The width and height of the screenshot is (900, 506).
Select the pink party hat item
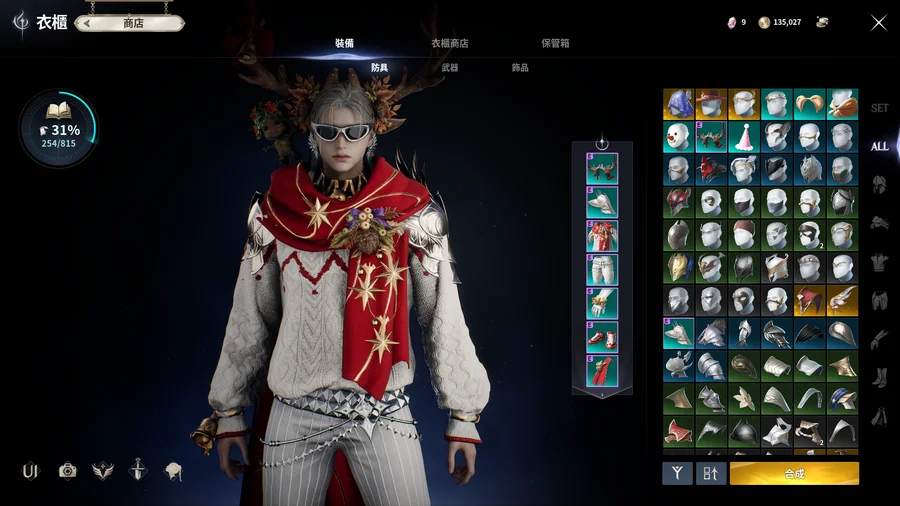pos(743,137)
